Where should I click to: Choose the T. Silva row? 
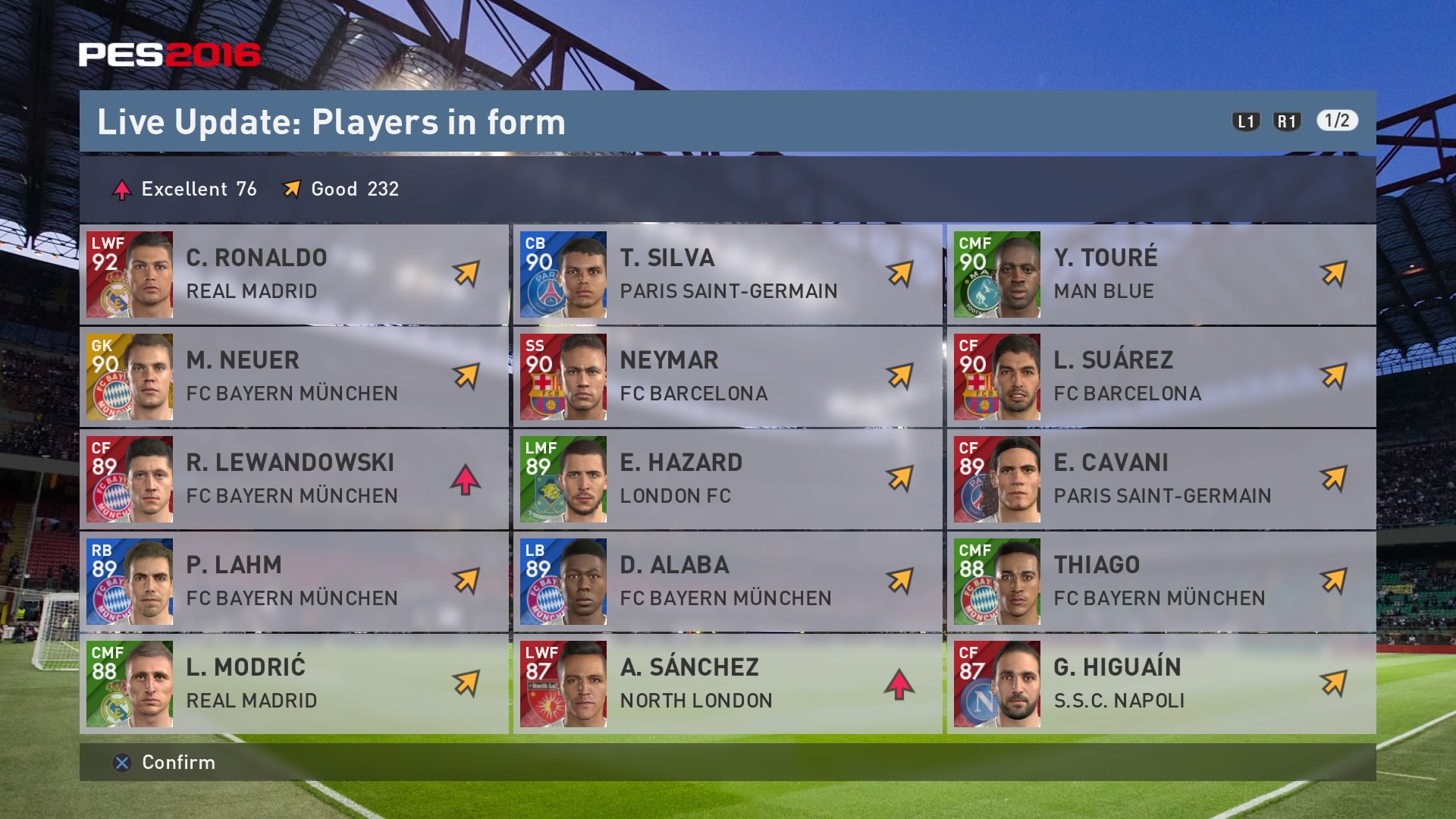coord(728,275)
